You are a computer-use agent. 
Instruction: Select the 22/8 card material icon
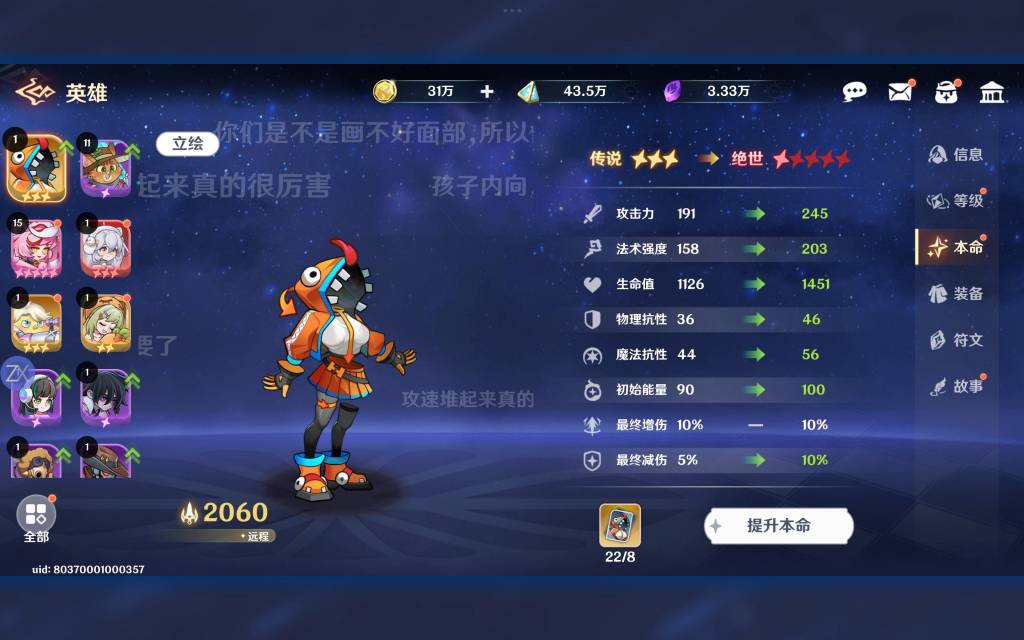pos(620,526)
